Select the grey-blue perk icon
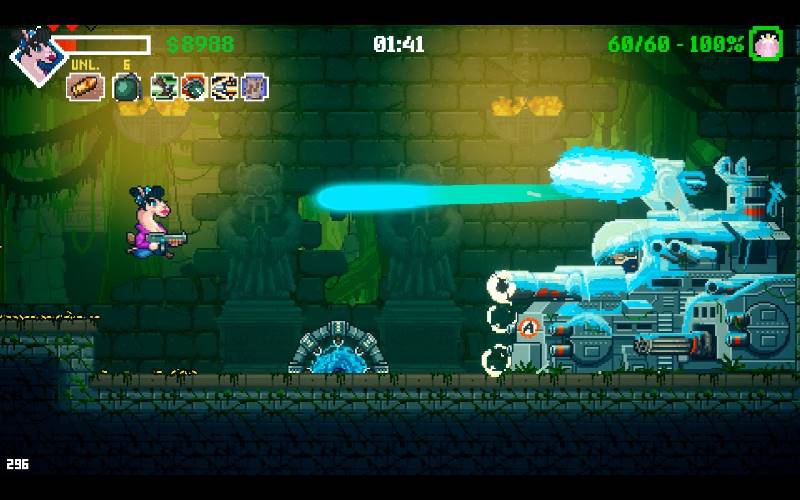The image size is (800, 500). [x=254, y=87]
